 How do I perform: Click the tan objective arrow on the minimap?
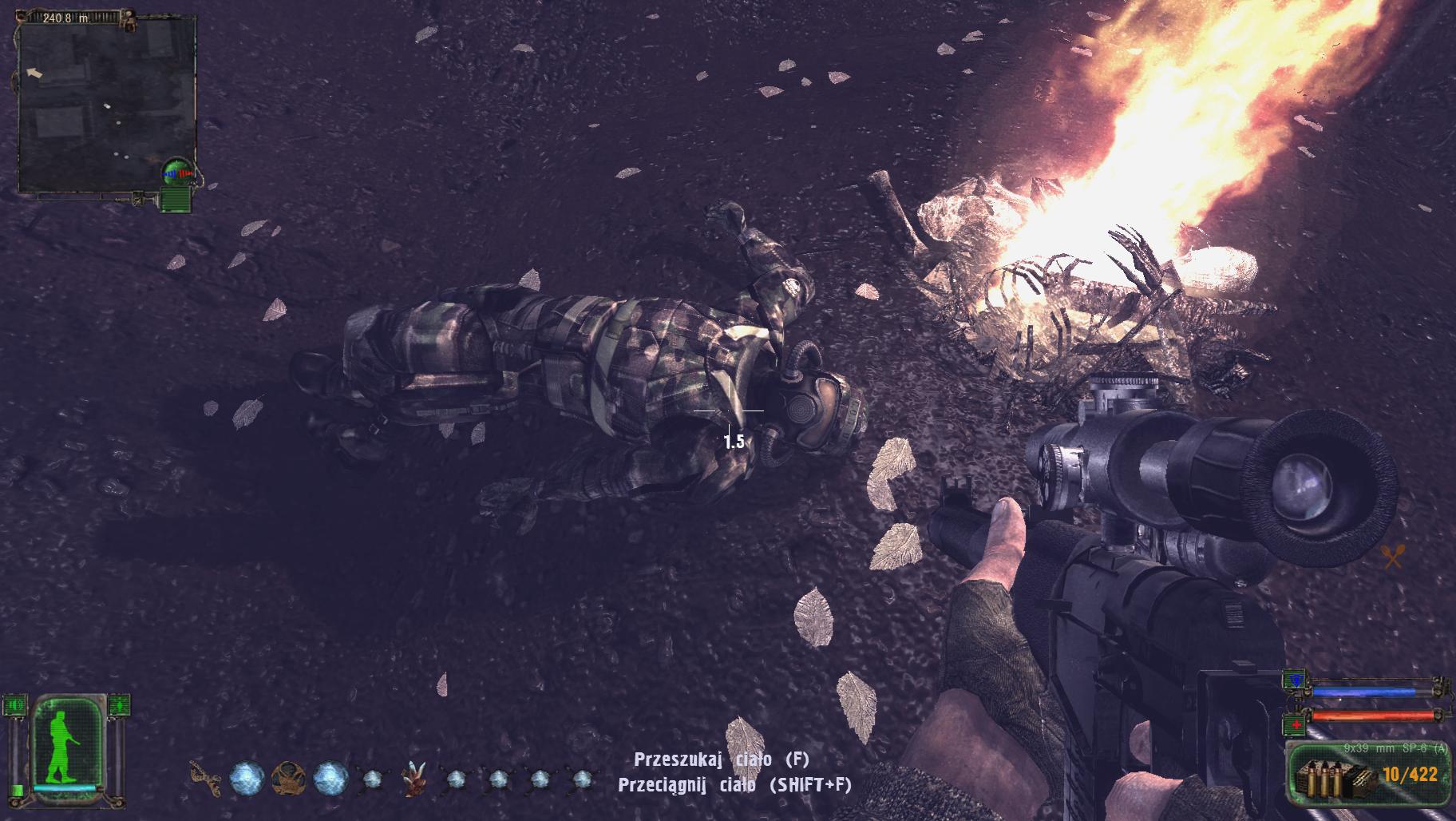click(35, 73)
